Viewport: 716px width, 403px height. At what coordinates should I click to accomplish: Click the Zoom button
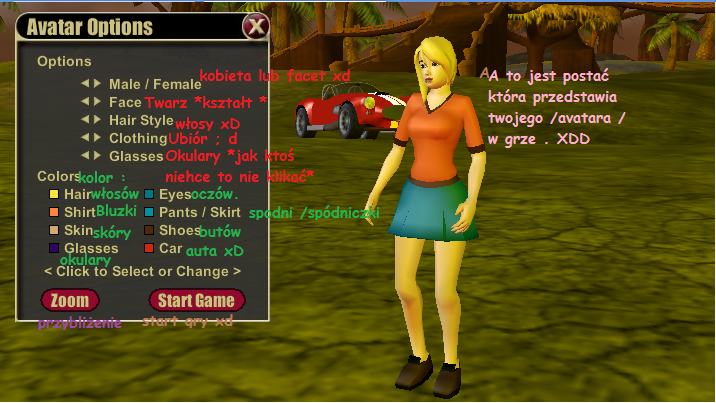click(70, 300)
